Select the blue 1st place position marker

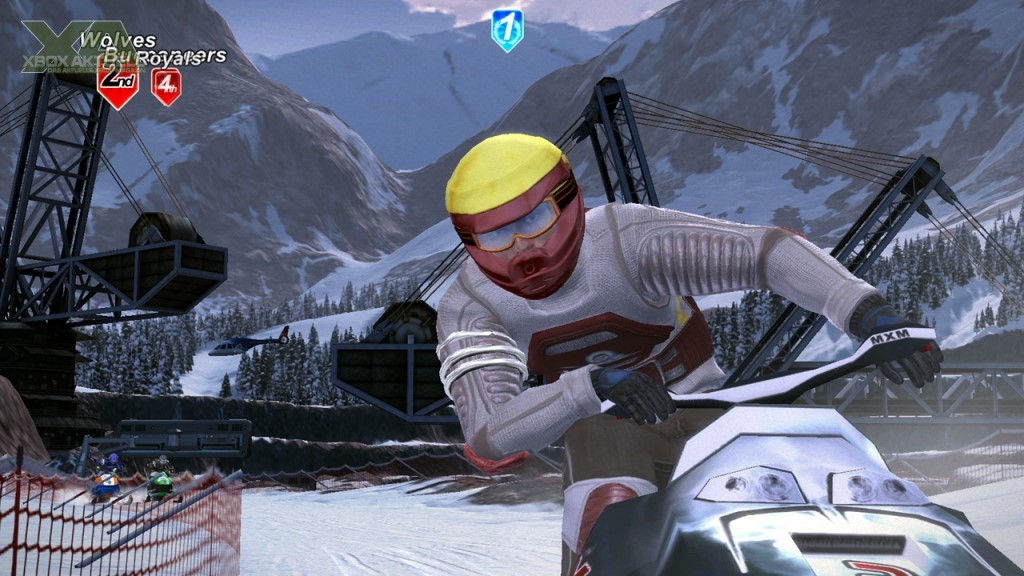click(x=507, y=29)
